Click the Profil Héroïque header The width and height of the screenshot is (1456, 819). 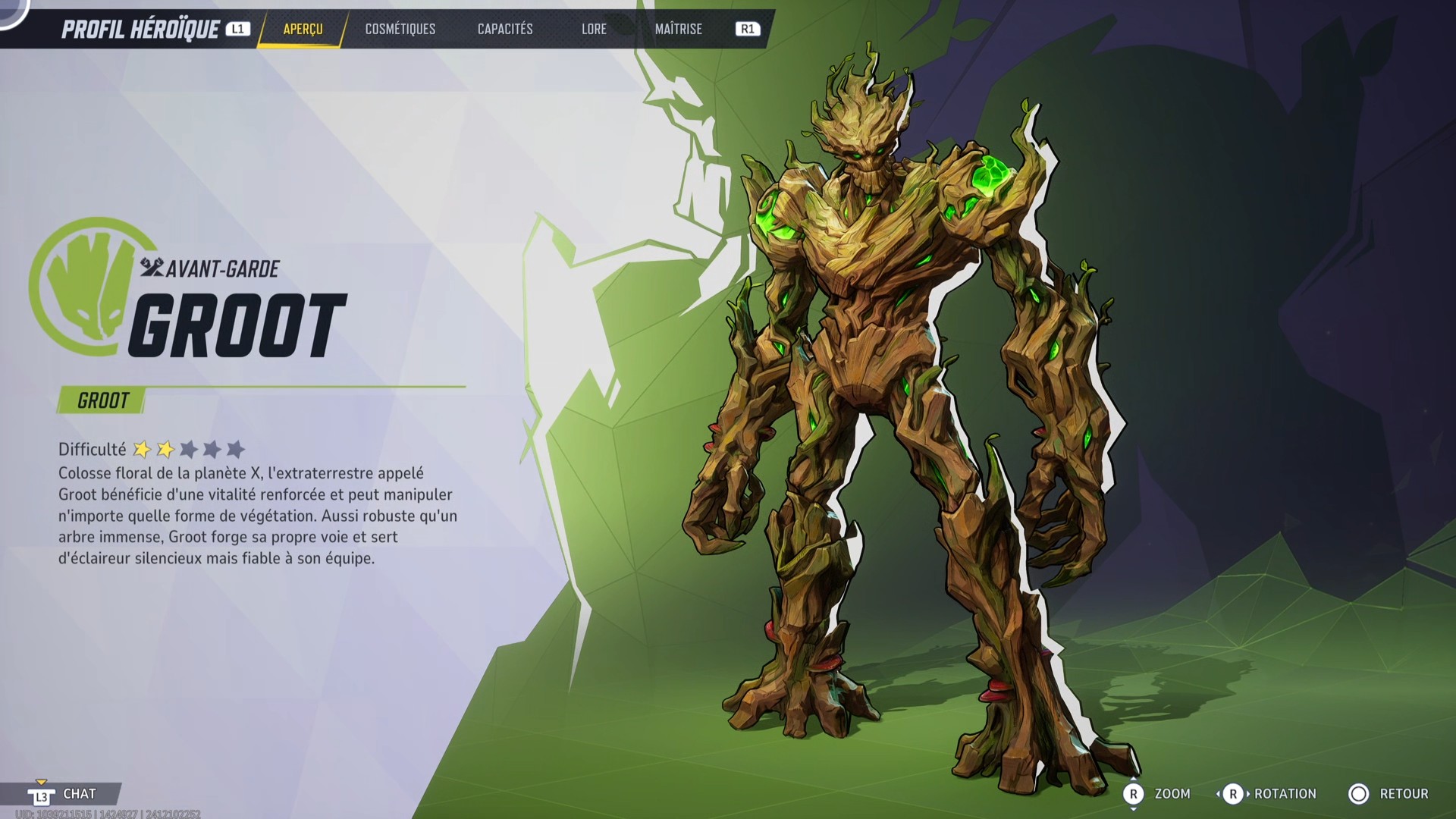pos(141,29)
